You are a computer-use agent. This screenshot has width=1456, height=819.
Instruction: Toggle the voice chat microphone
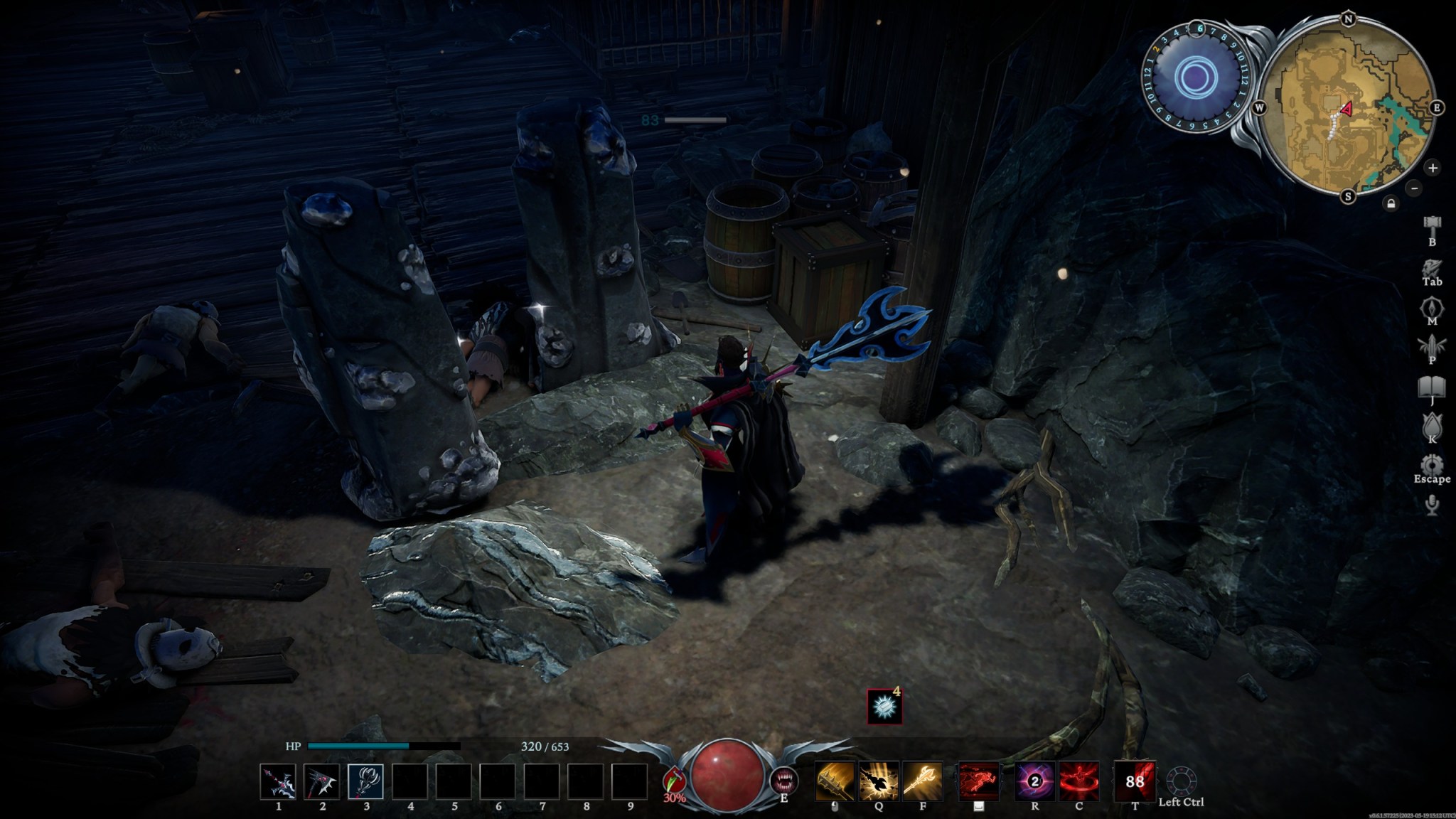coord(1432,505)
